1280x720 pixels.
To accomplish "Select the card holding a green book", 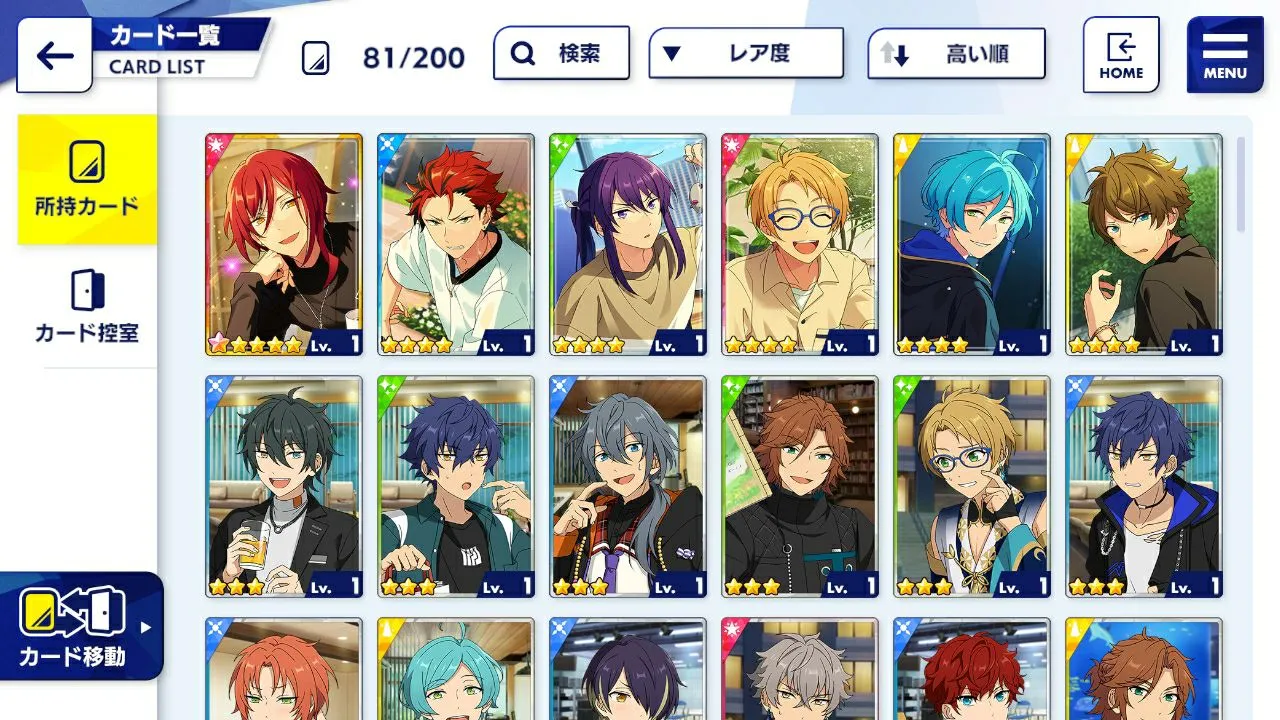I will (x=800, y=486).
